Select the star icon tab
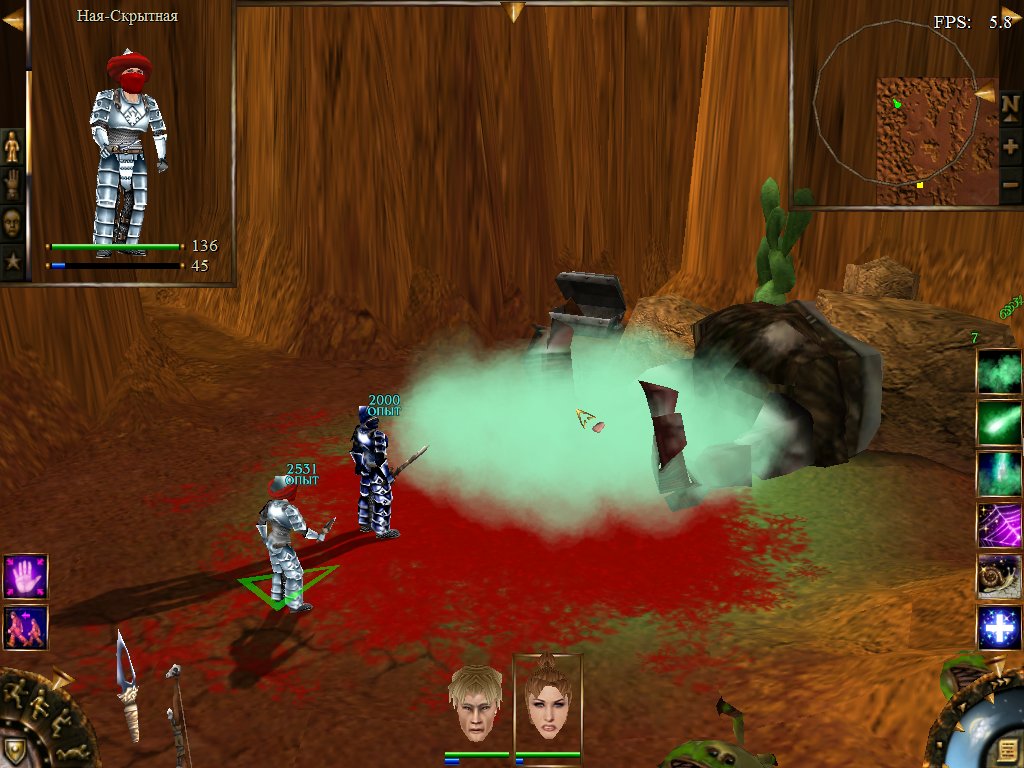The image size is (1024, 768). 12,262
